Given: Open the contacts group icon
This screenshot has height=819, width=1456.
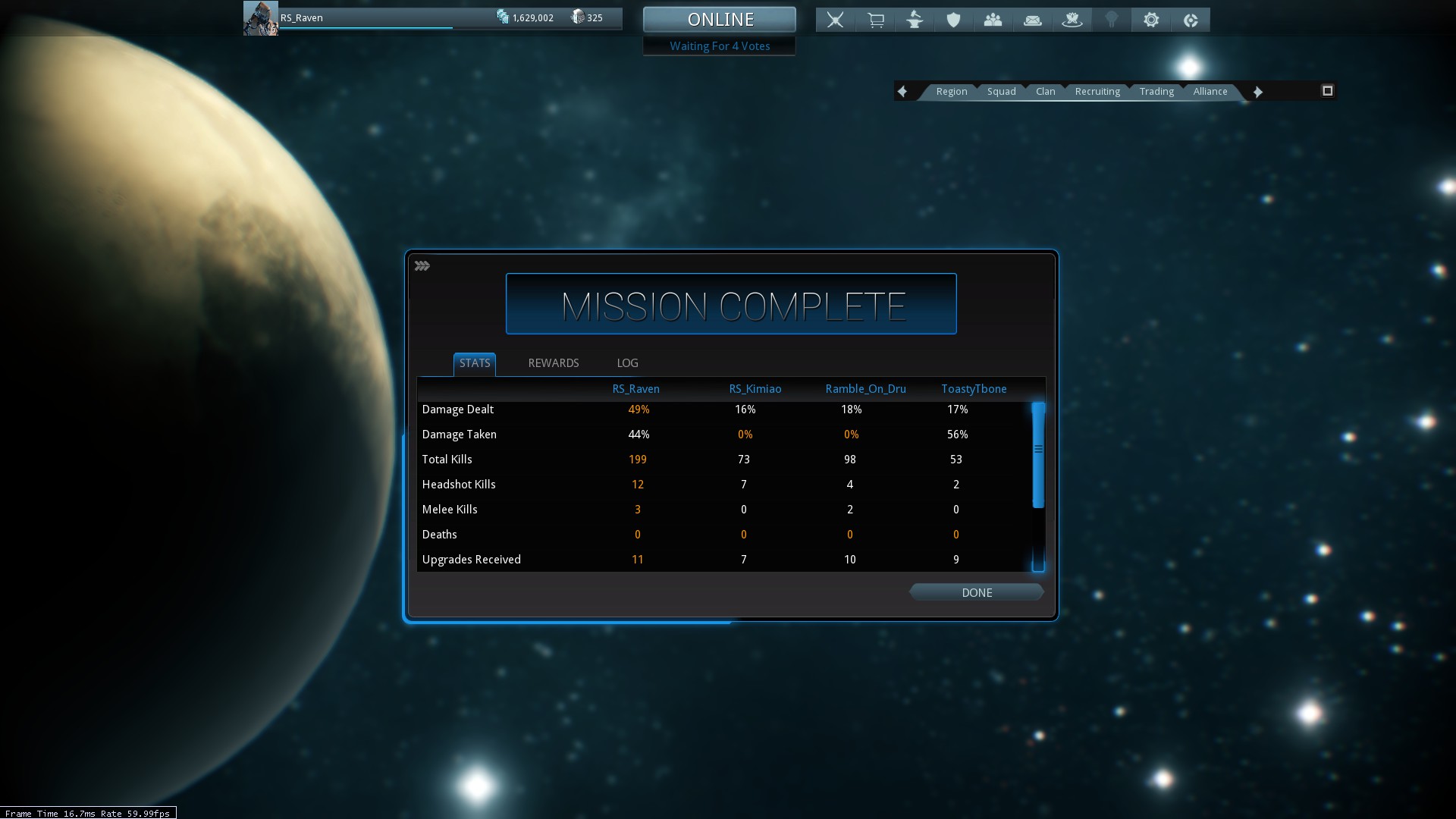Looking at the screenshot, I should tap(993, 20).
